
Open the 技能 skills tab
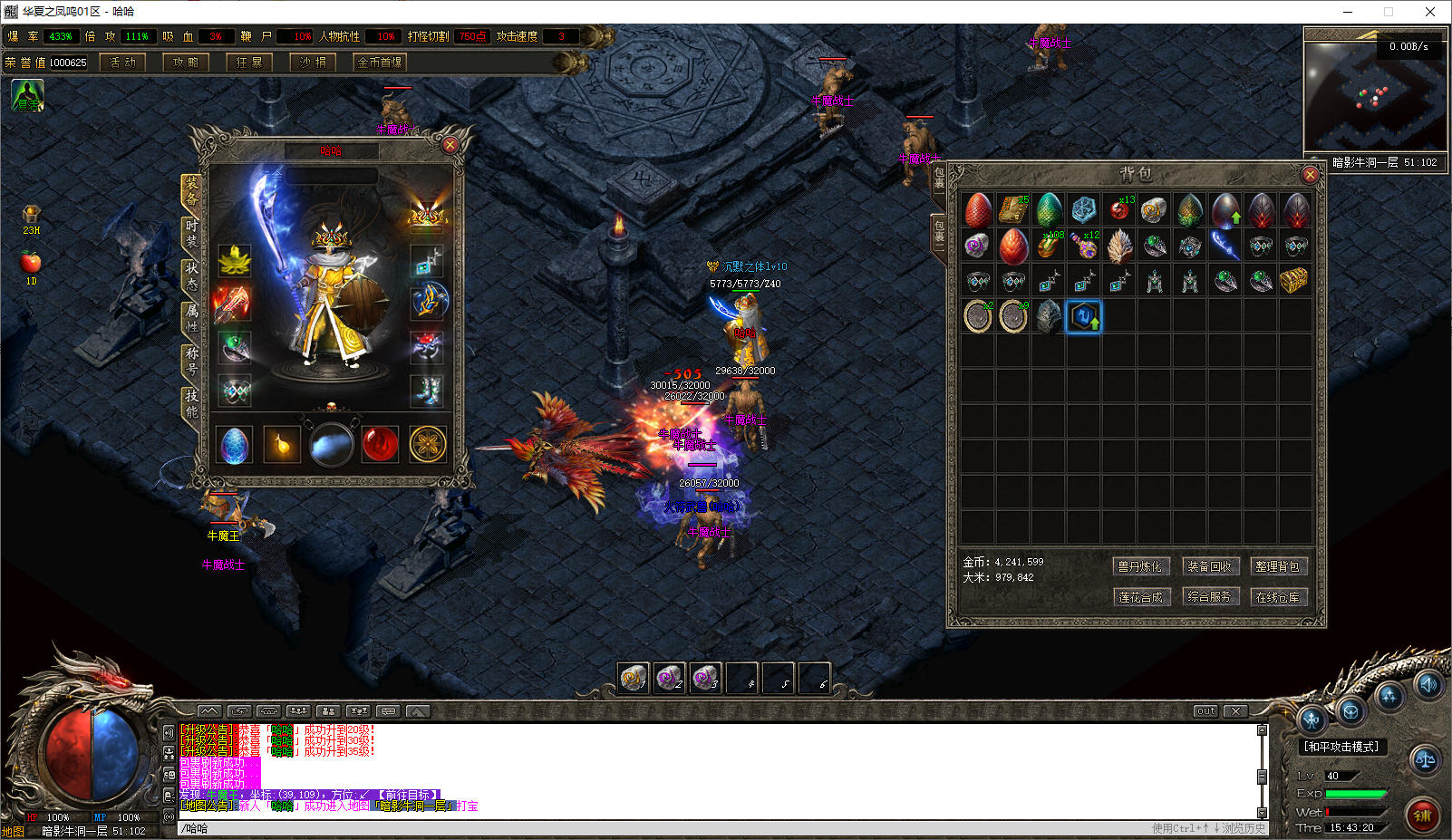(x=191, y=403)
